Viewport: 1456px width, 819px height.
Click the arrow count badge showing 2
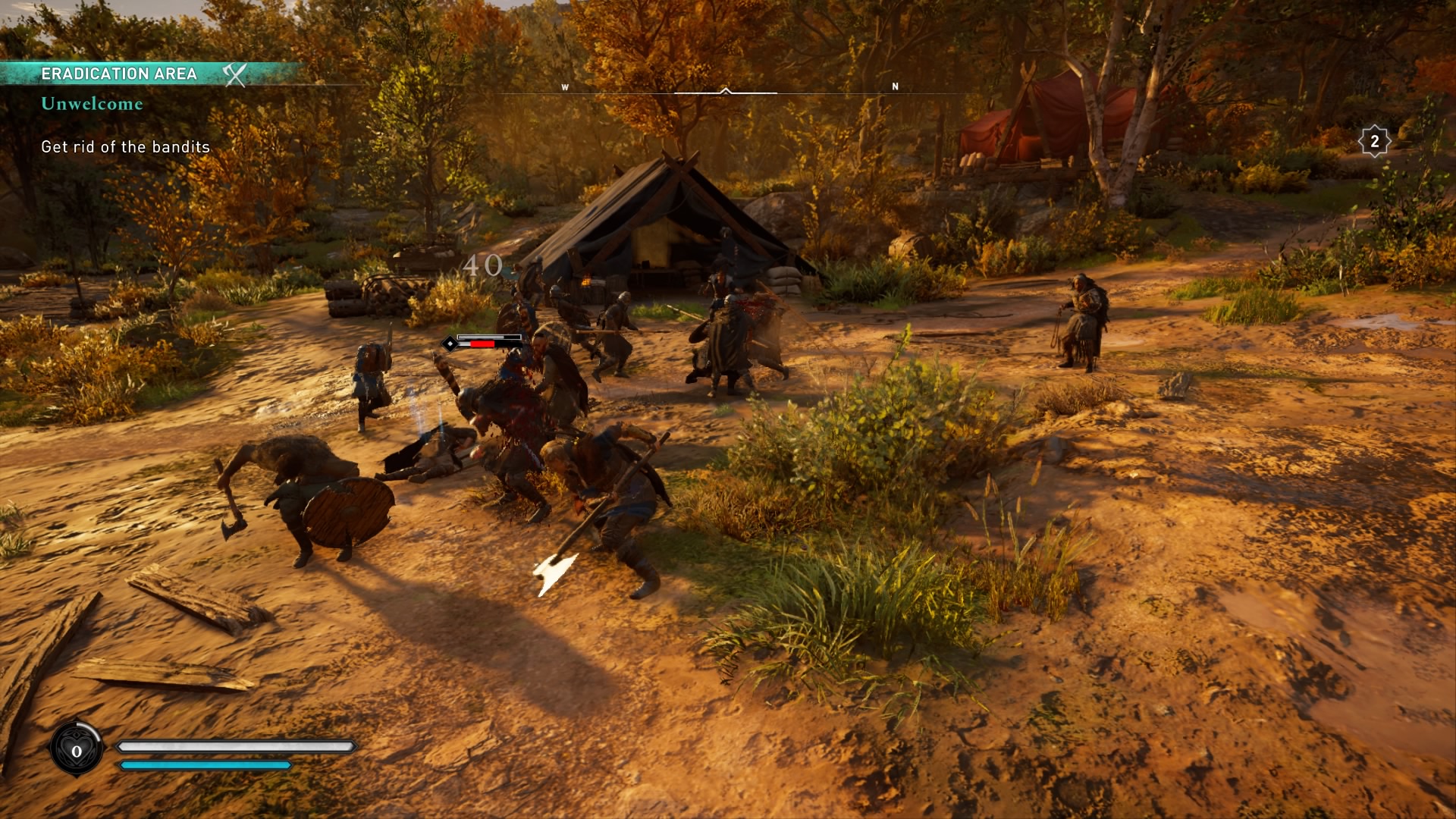(1374, 141)
